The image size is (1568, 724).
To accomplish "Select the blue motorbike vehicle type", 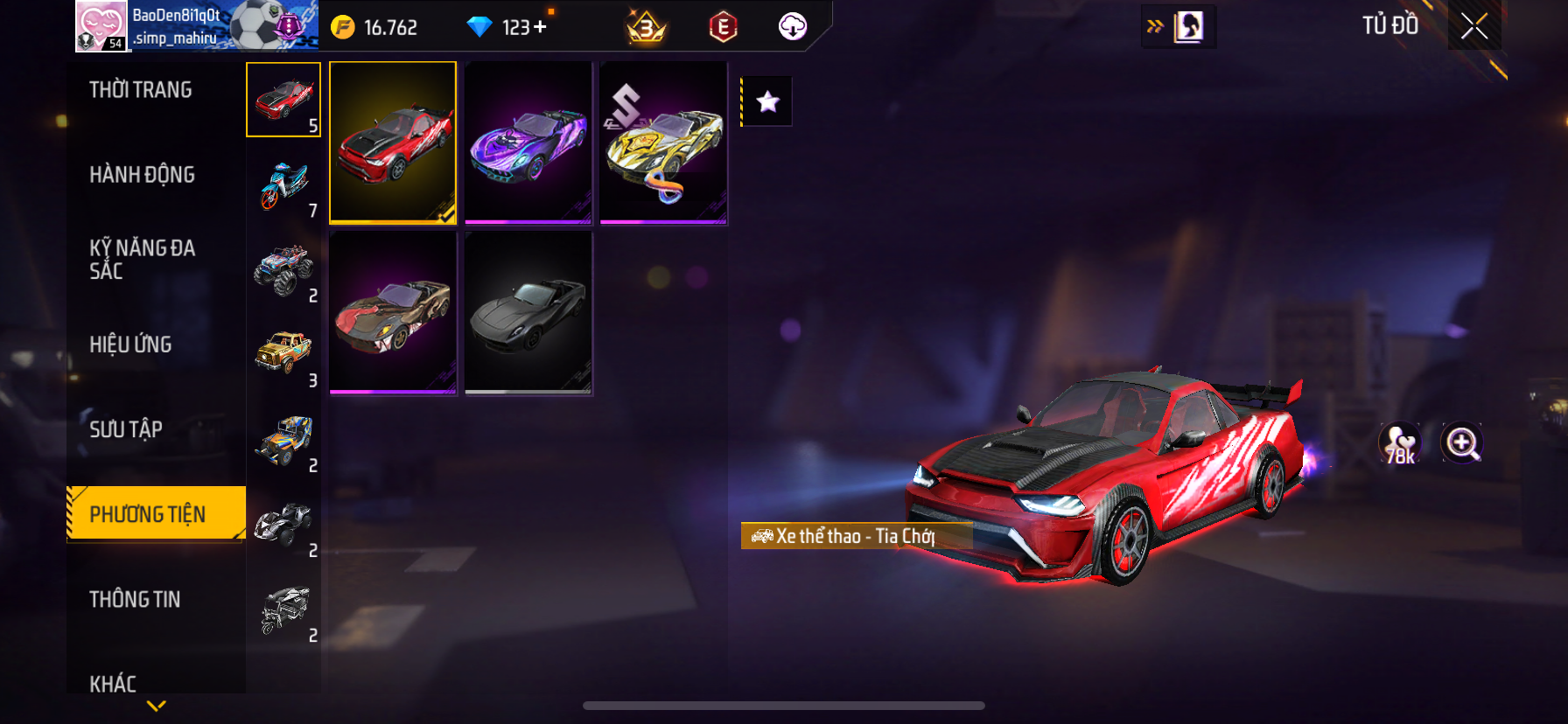I will [283, 184].
